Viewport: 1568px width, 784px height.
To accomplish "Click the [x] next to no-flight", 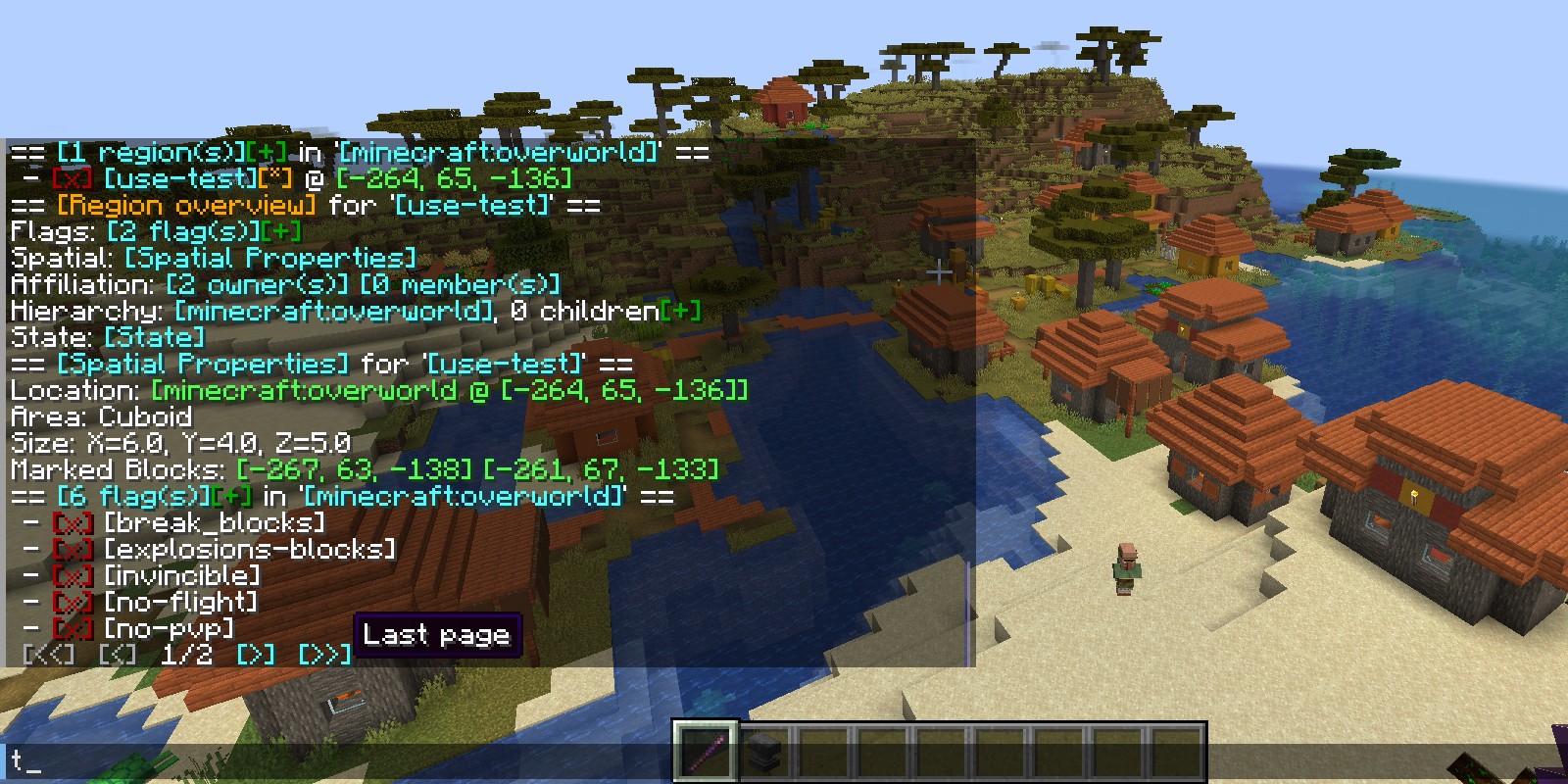I will click(73, 603).
